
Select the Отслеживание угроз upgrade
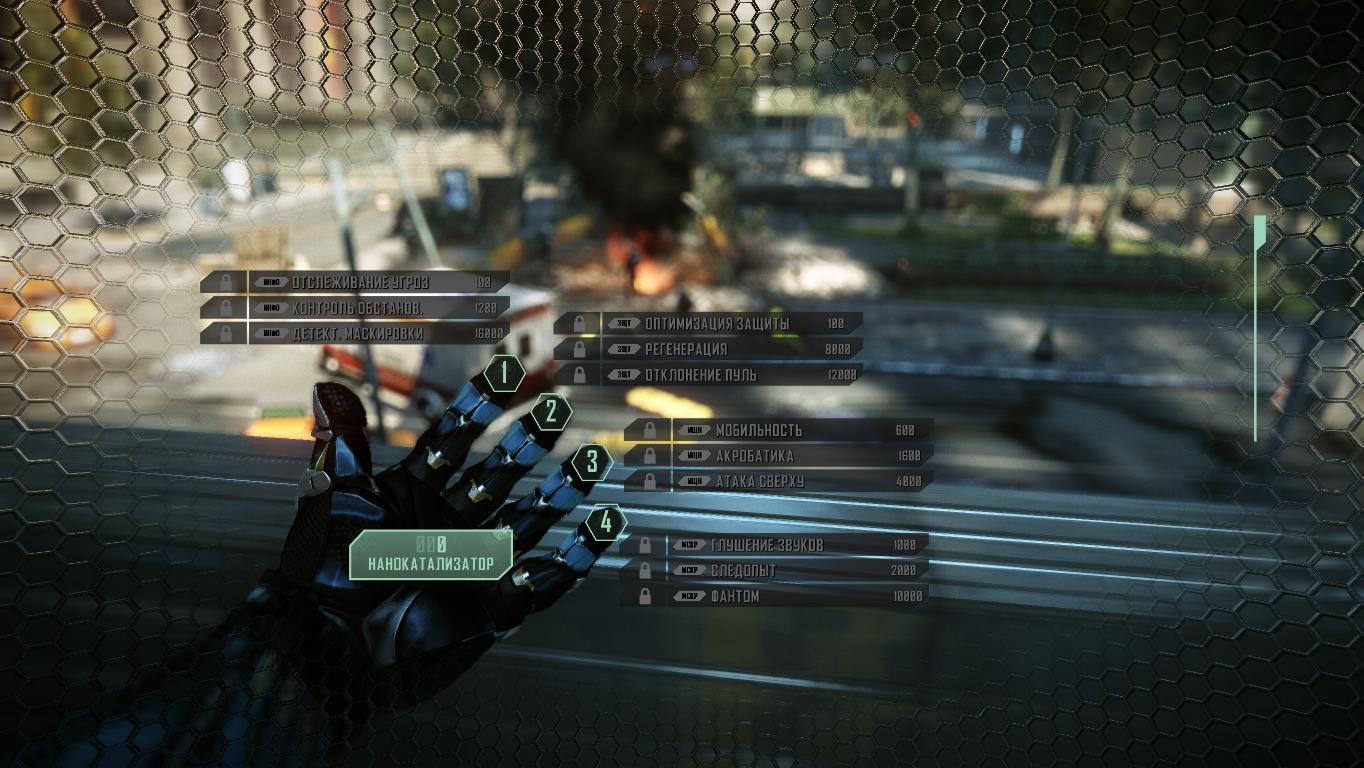360,283
